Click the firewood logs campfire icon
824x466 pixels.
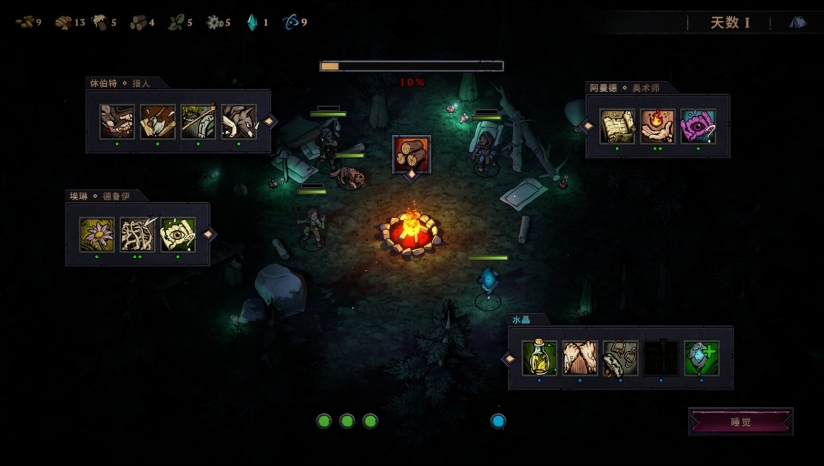pos(411,153)
